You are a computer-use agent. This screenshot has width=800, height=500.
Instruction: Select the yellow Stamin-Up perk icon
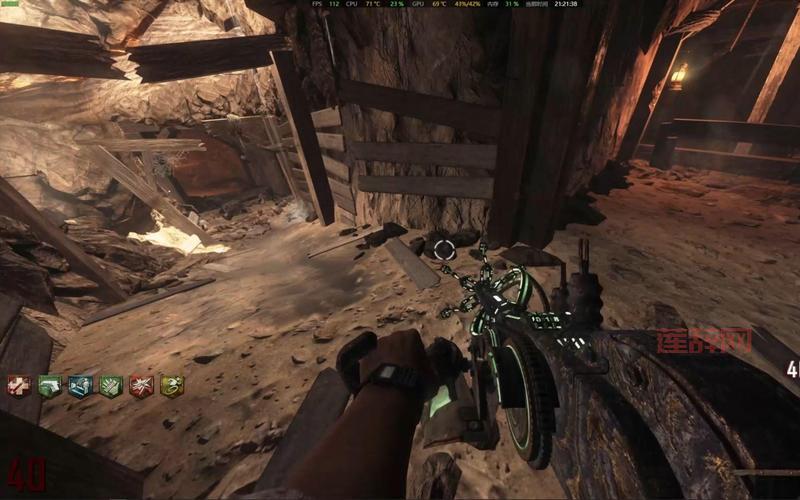point(172,386)
